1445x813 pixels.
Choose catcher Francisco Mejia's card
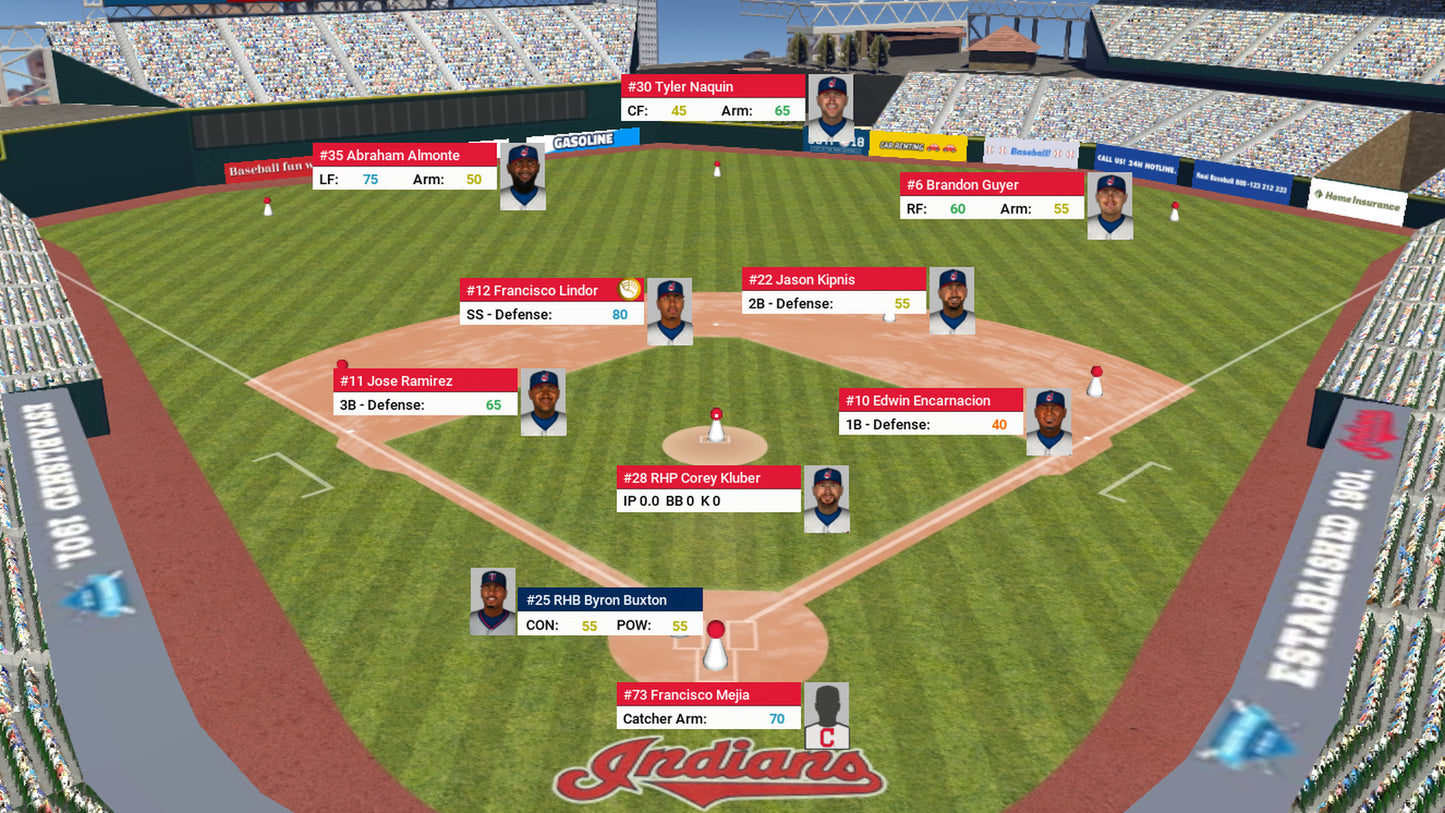pyautogui.click(x=709, y=706)
